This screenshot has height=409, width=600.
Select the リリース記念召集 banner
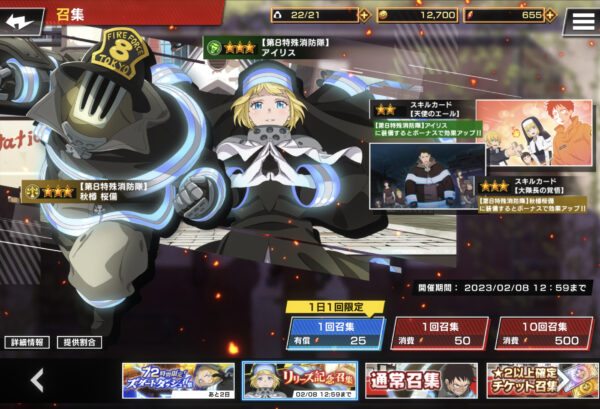[300, 380]
